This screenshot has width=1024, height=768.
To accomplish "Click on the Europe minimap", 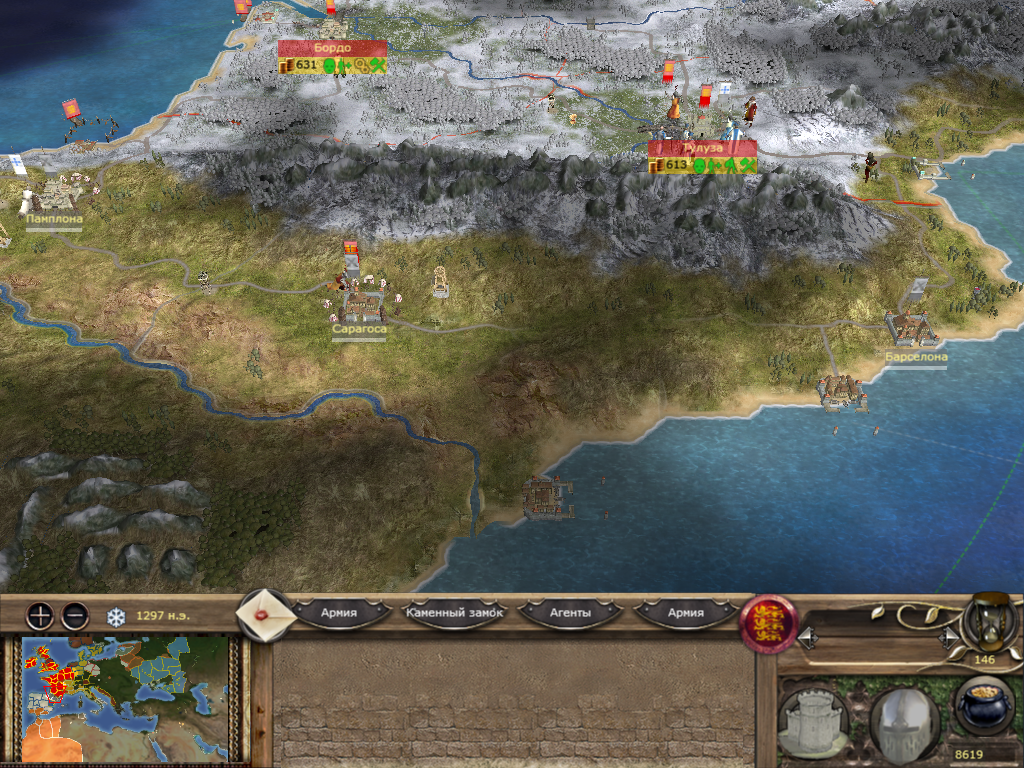I will coord(123,698).
